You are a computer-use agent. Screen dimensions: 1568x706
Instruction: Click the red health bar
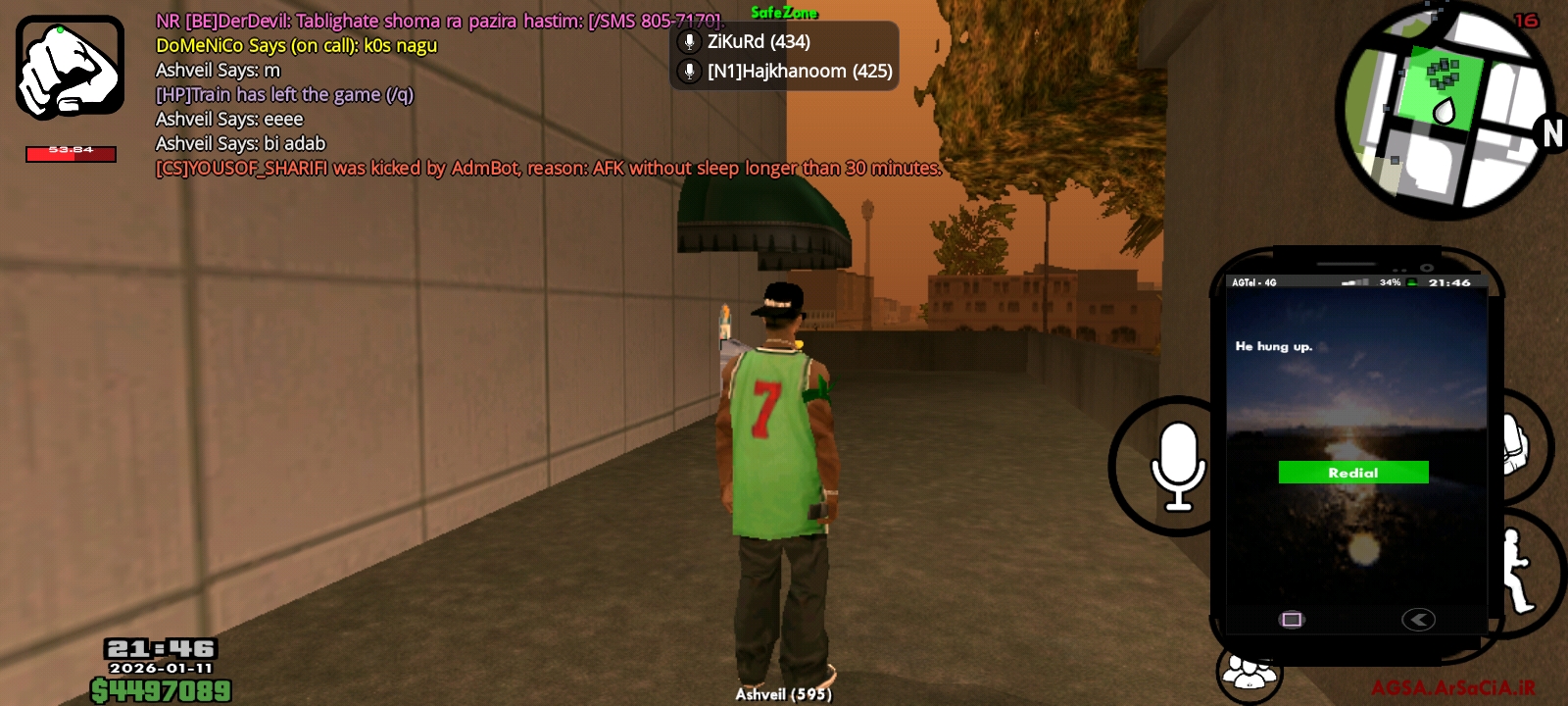point(70,153)
